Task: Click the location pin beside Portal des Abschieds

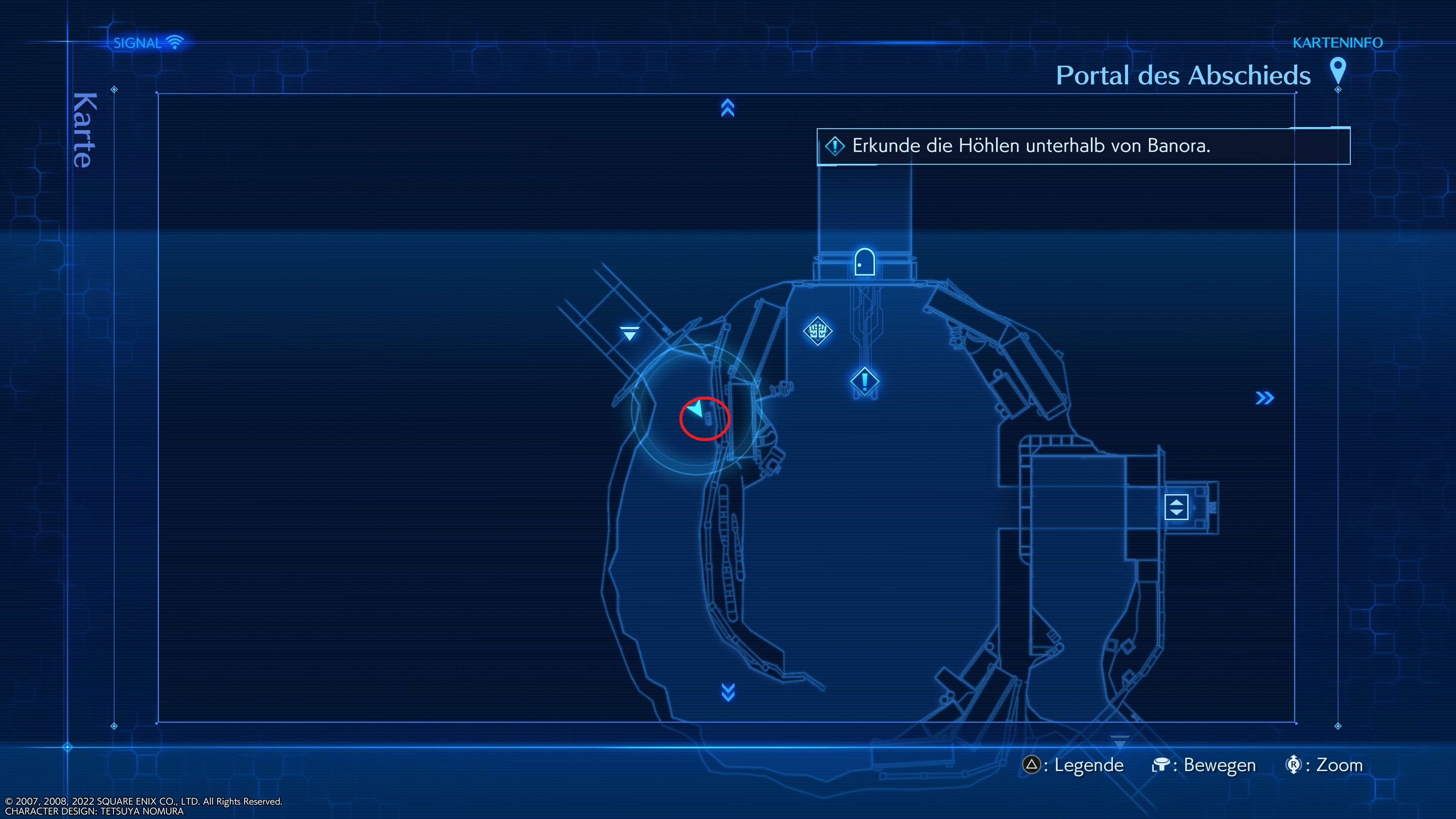Action: 1337,71
